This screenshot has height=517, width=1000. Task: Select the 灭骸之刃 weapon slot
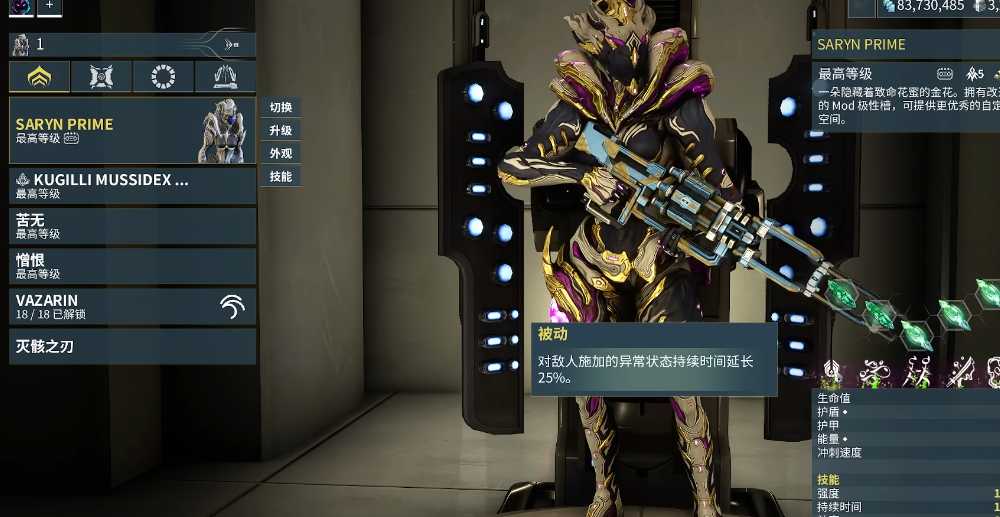132,347
